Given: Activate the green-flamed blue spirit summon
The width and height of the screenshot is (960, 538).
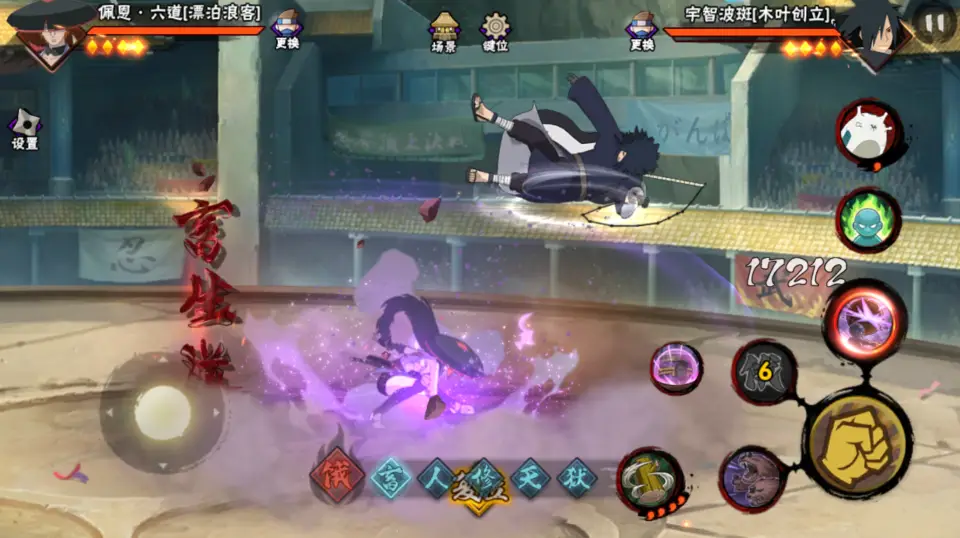Looking at the screenshot, I should tap(868, 219).
